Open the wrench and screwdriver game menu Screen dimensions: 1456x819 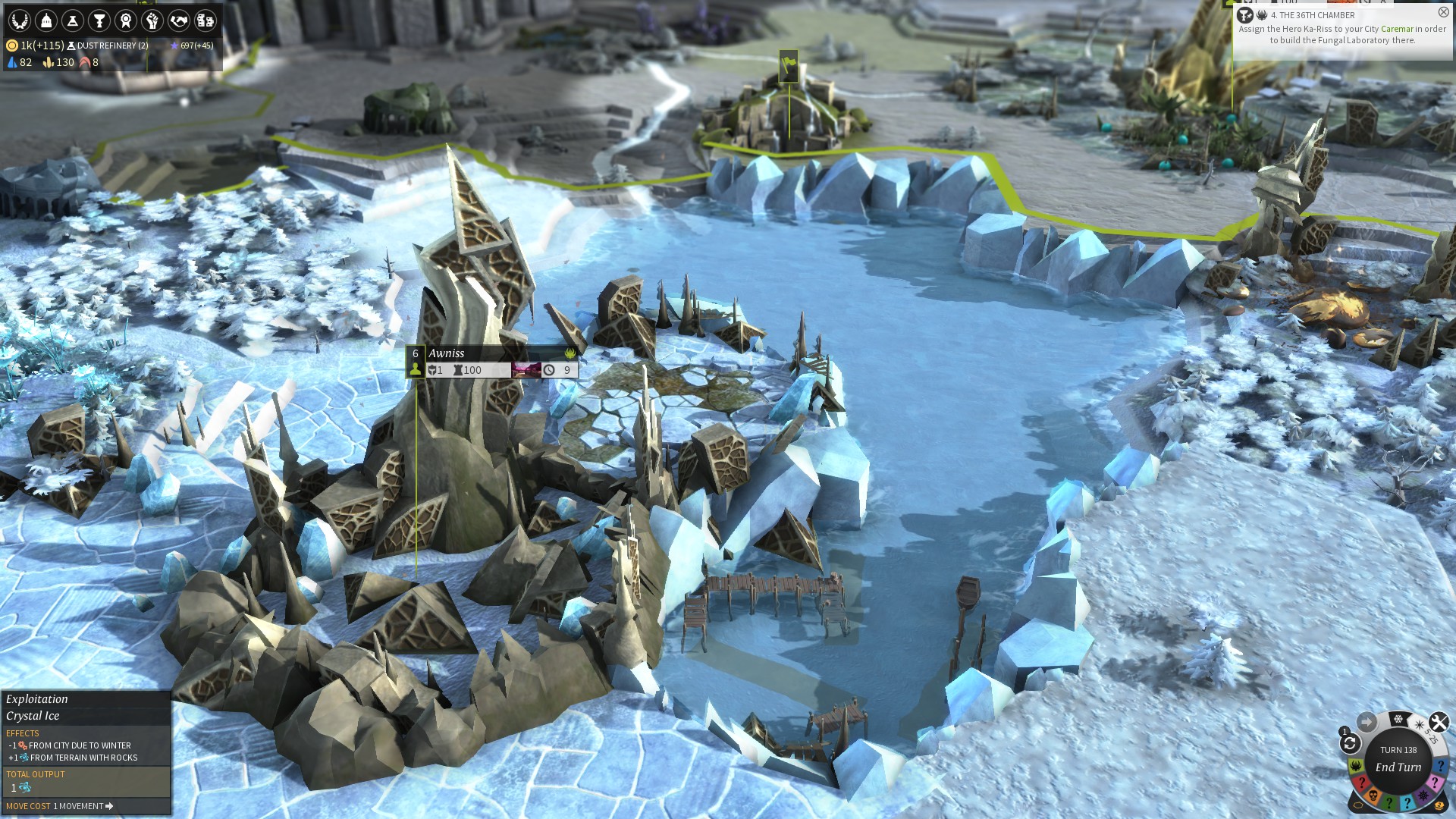point(1439,722)
